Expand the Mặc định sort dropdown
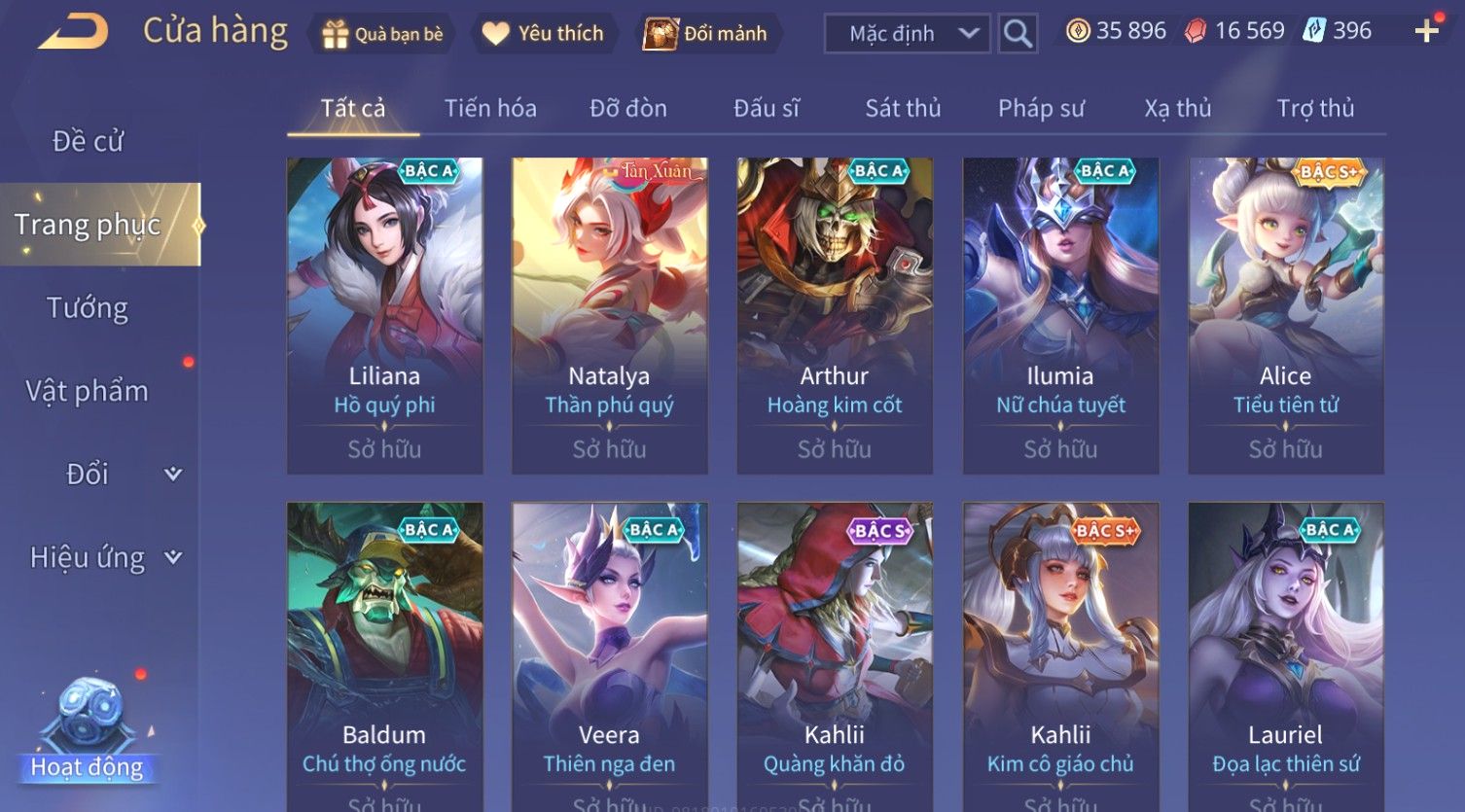Screen dimensions: 1465x812 pos(907,34)
